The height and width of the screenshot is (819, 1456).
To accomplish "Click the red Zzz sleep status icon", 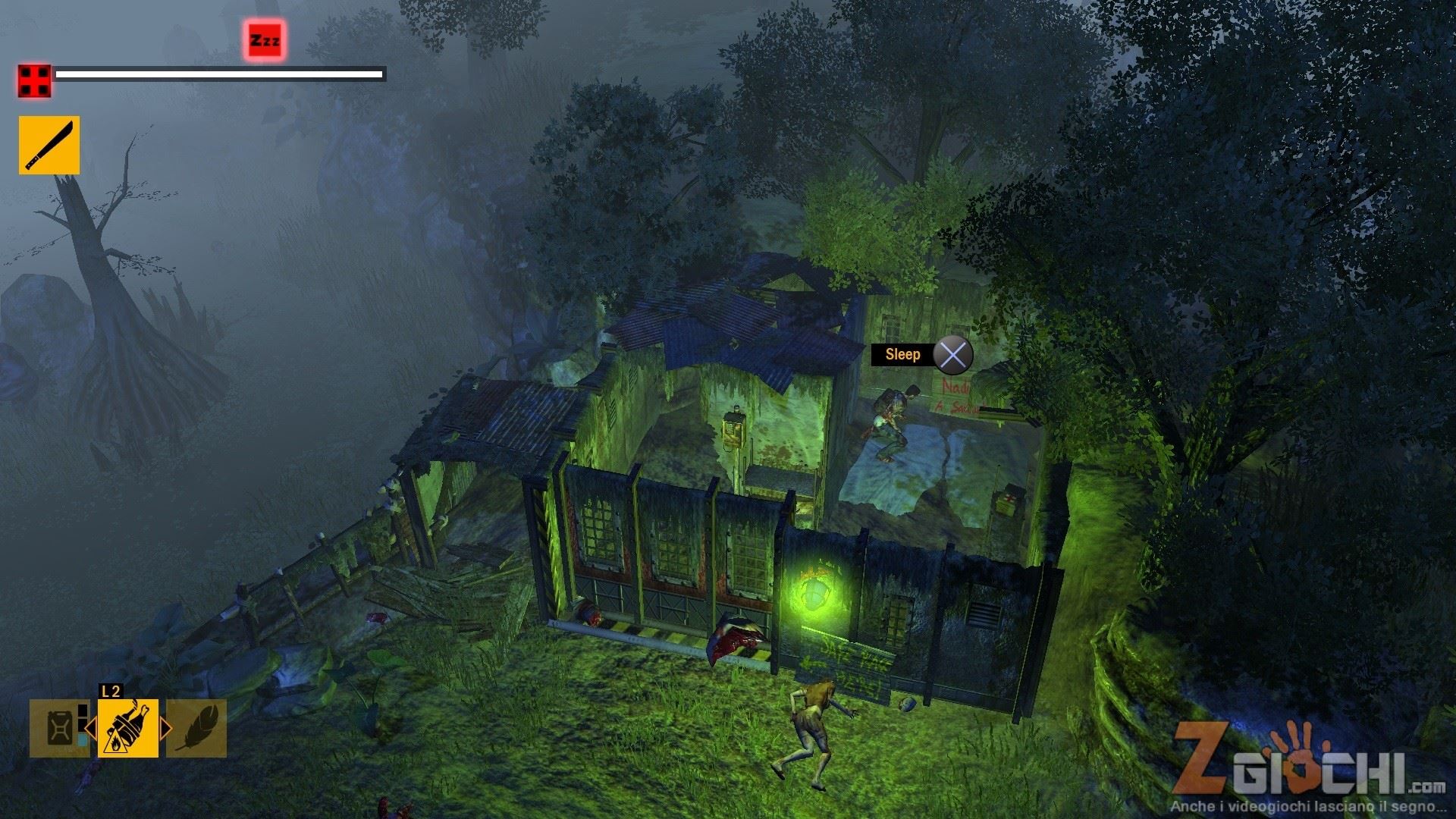I will tap(265, 40).
